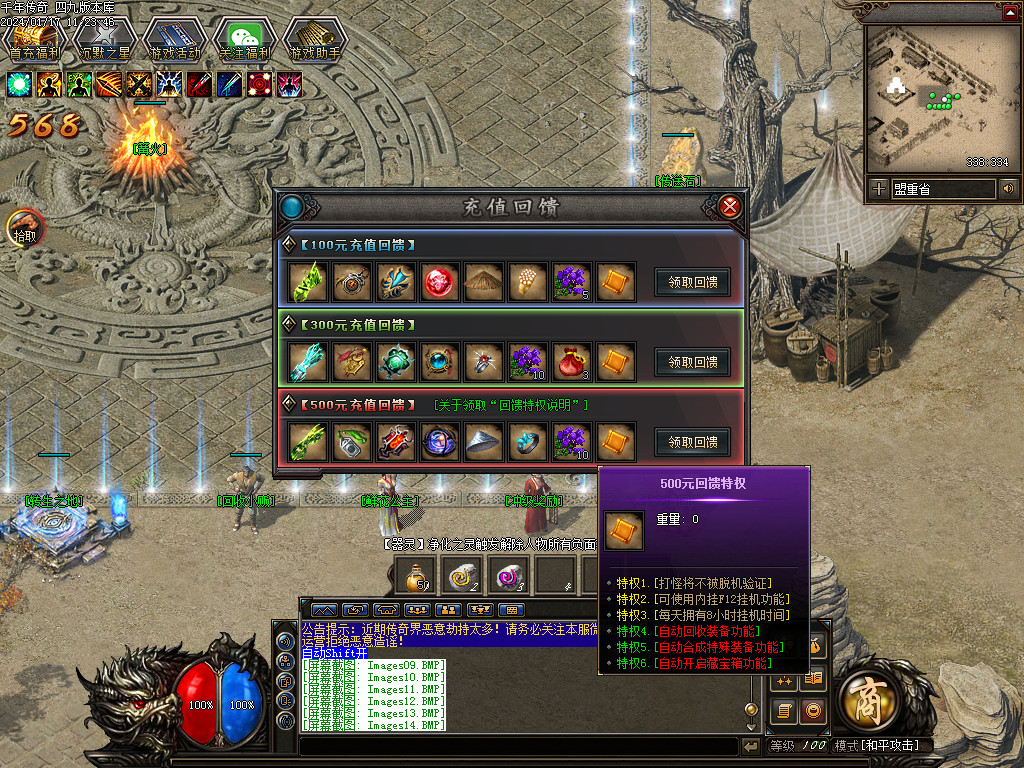Select the straw hat reward item

pyautogui.click(x=483, y=282)
